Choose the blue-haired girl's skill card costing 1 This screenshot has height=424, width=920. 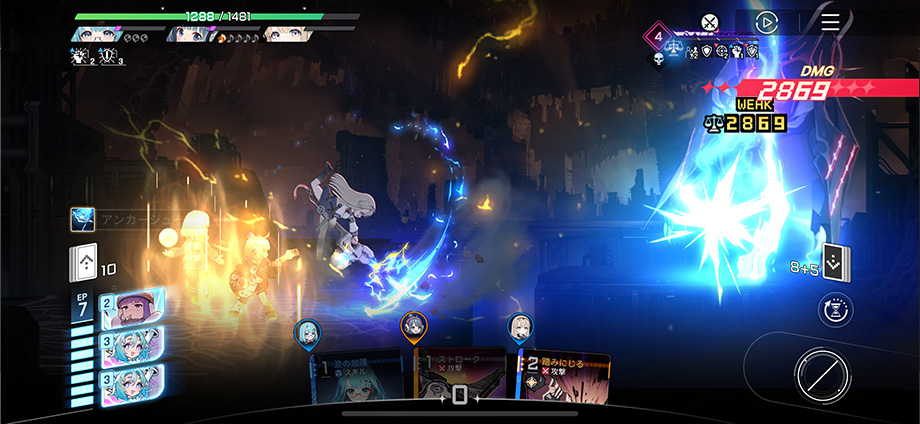click(x=360, y=378)
